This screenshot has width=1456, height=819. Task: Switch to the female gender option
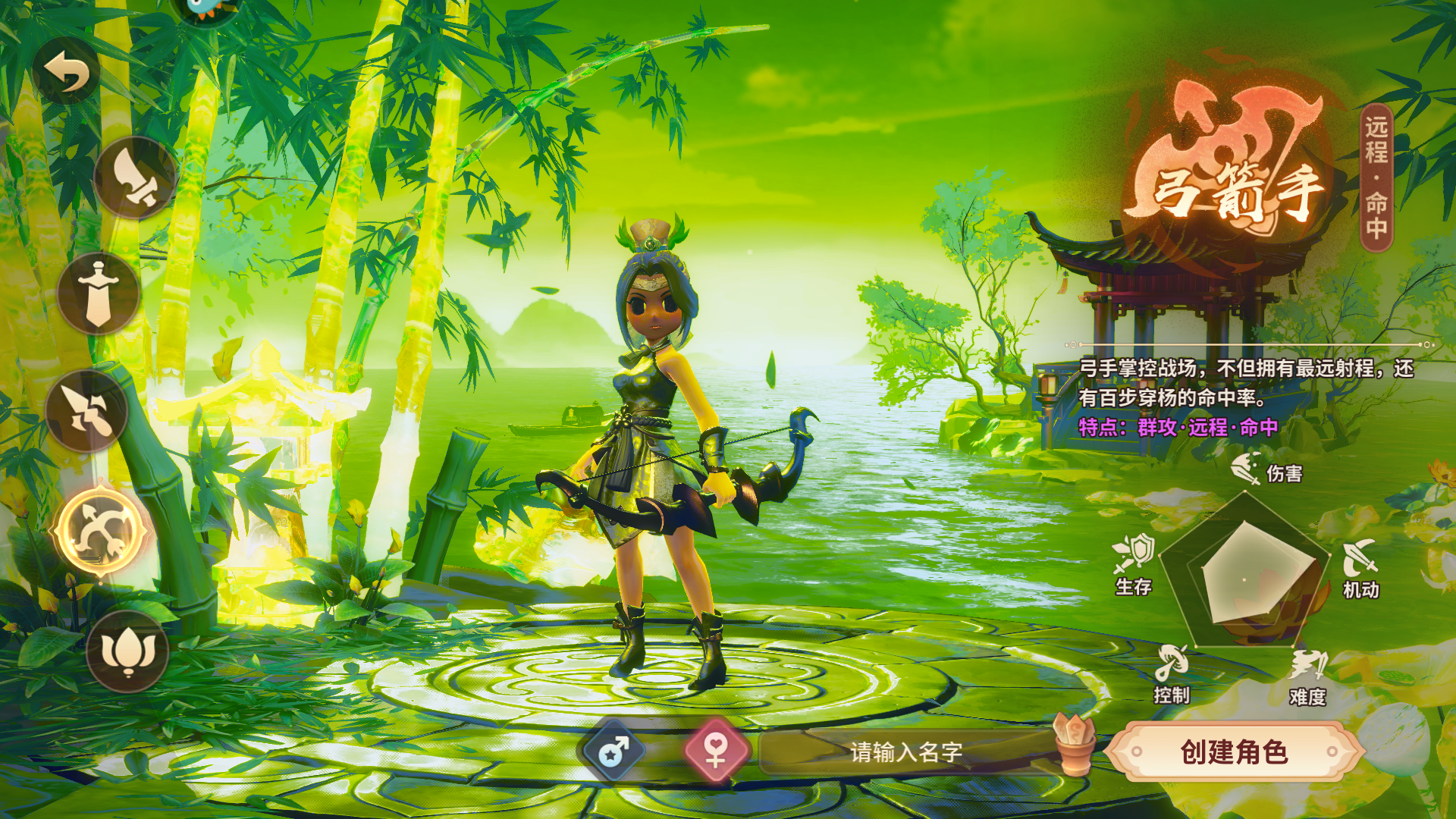pos(716,751)
